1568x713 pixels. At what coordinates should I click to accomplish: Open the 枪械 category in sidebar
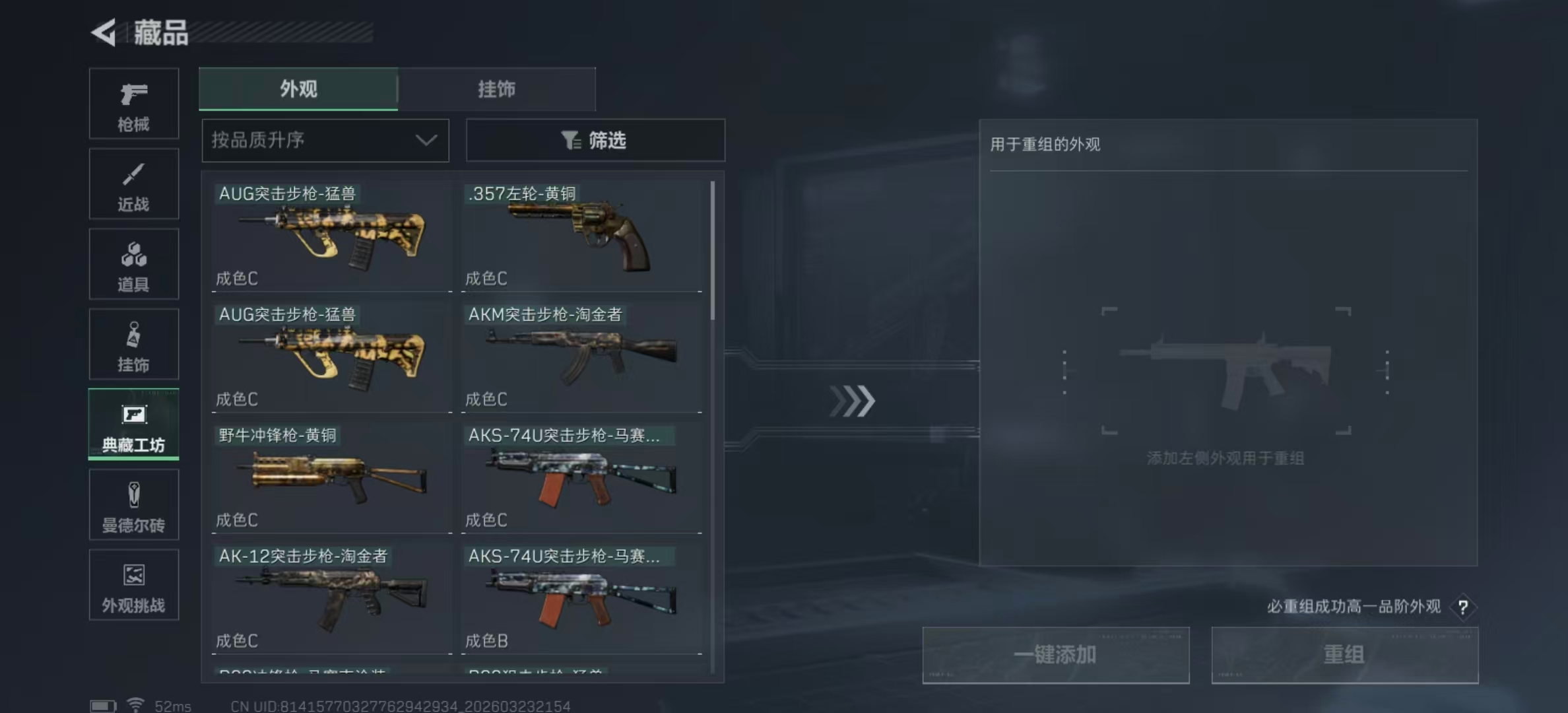[133, 104]
